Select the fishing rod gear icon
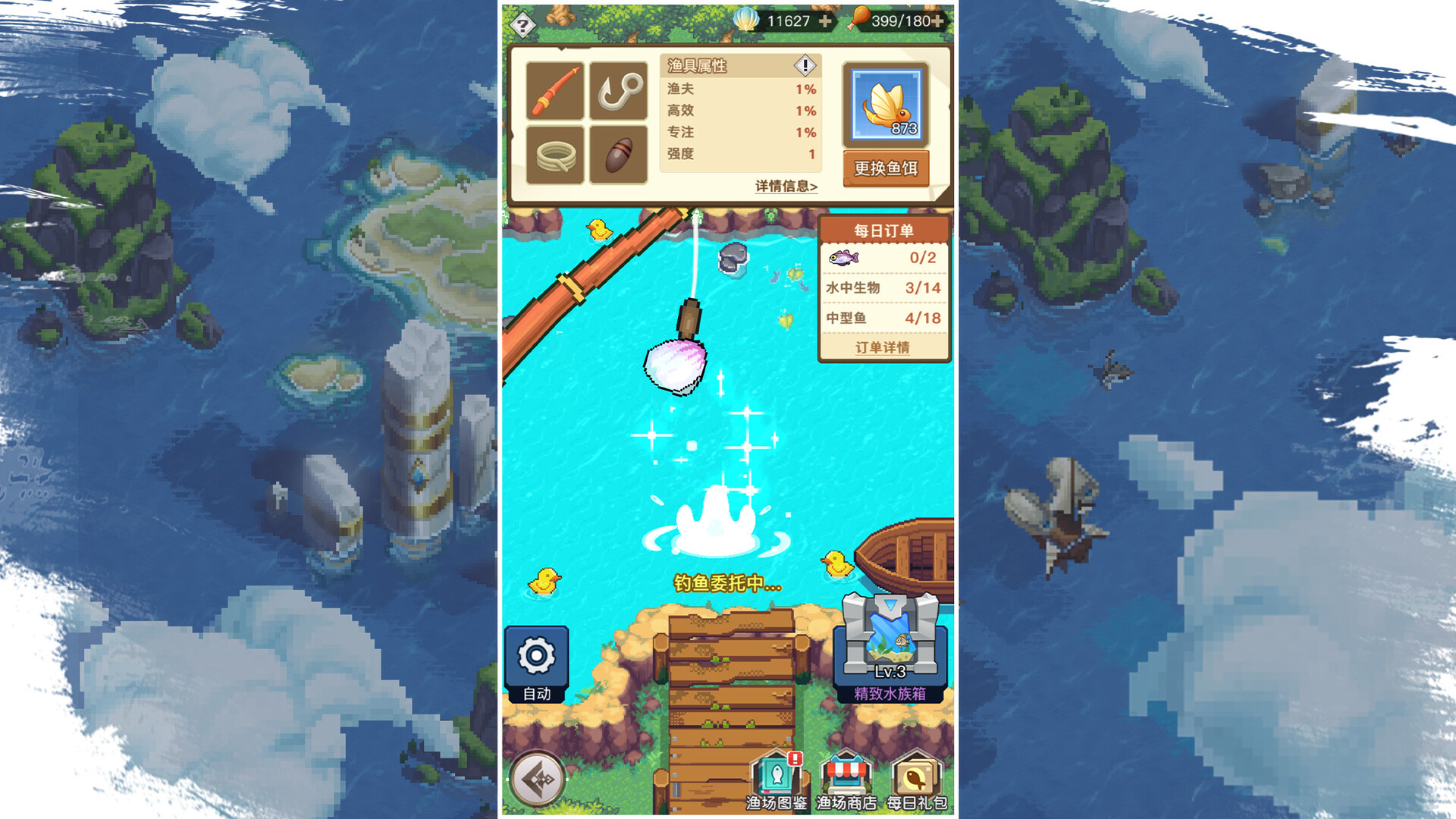 click(556, 91)
